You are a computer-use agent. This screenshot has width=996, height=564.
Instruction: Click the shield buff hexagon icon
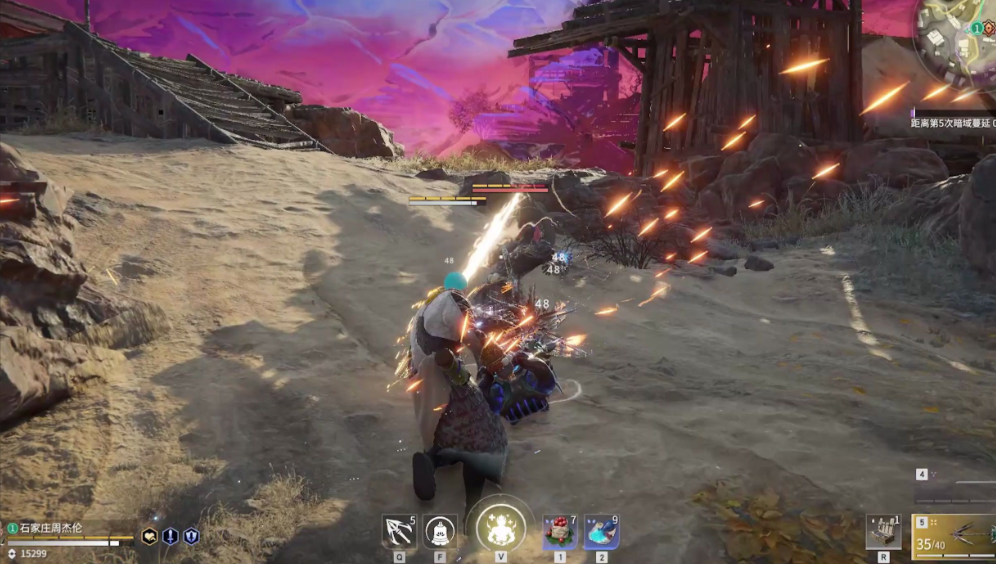coord(190,537)
